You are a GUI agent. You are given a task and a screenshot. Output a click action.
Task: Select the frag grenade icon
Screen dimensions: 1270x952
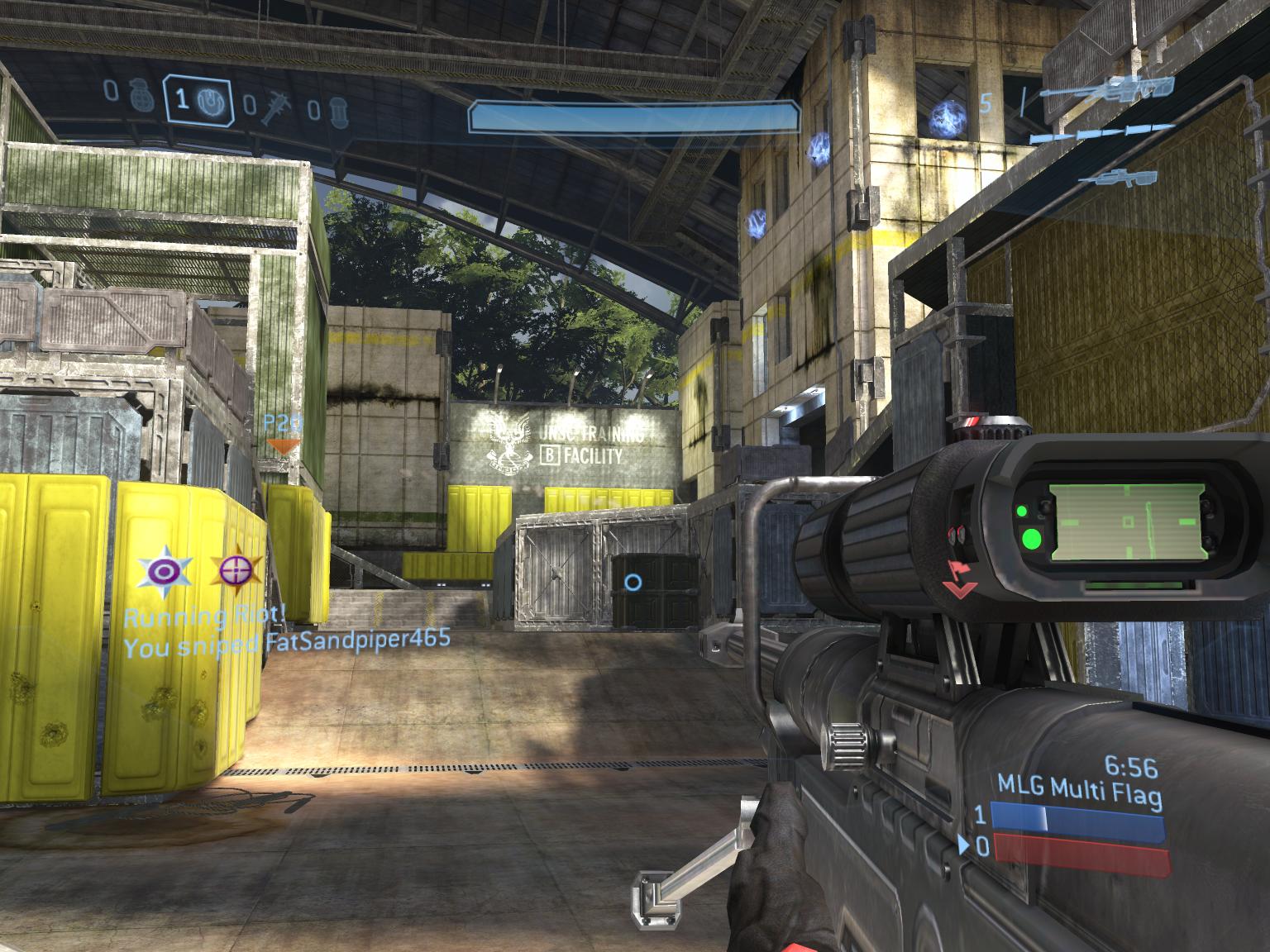coord(138,97)
